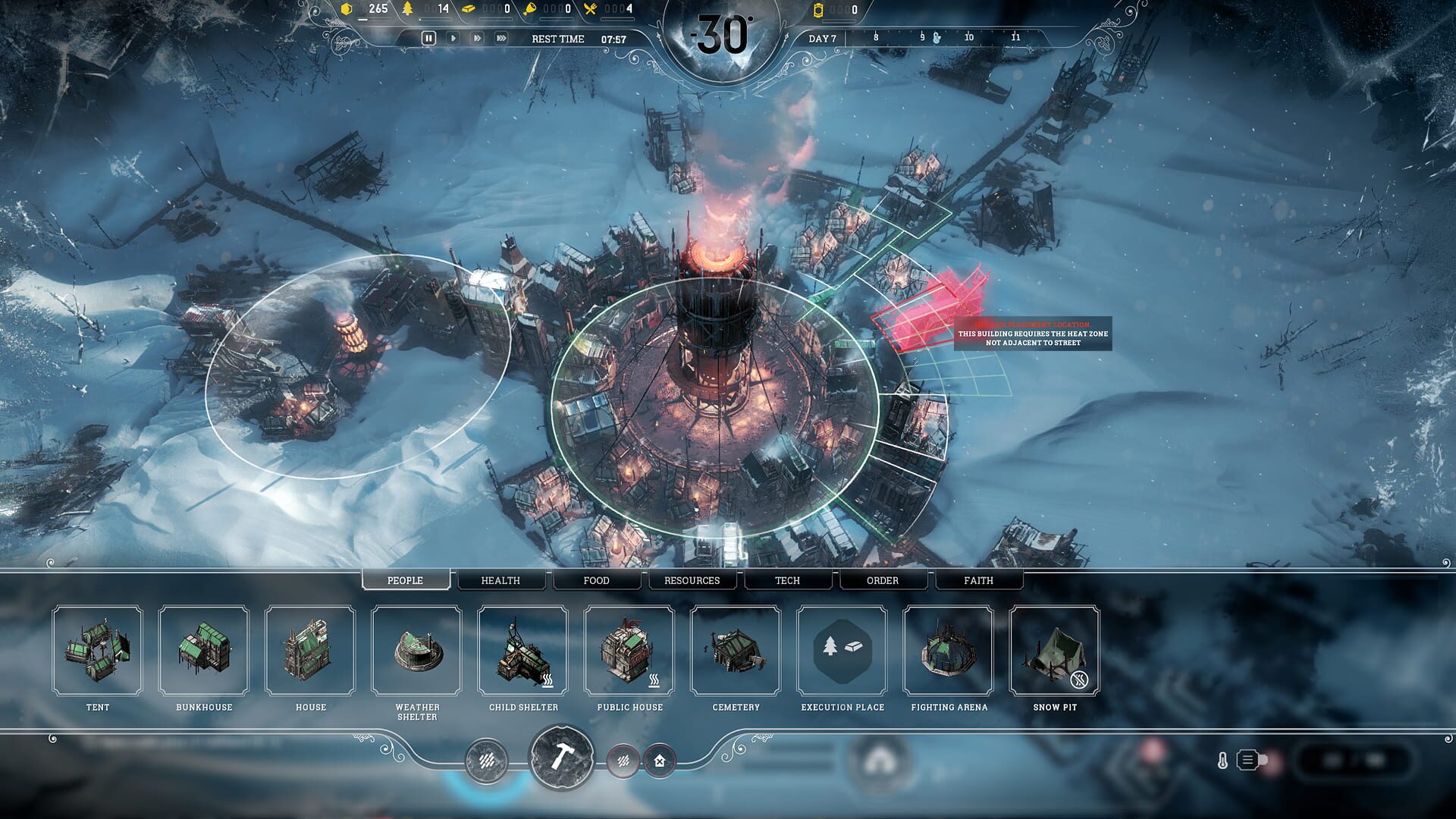1456x819 pixels.
Task: Pause the game with the pause button
Action: (429, 39)
